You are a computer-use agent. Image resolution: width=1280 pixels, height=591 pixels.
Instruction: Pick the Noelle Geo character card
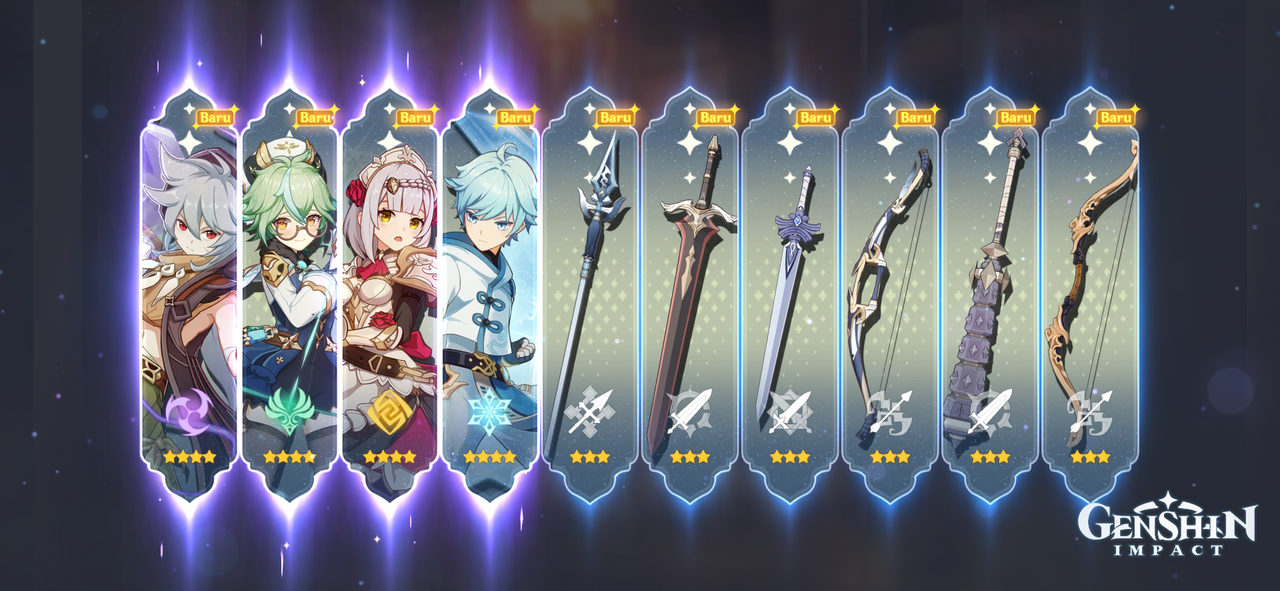click(x=390, y=300)
